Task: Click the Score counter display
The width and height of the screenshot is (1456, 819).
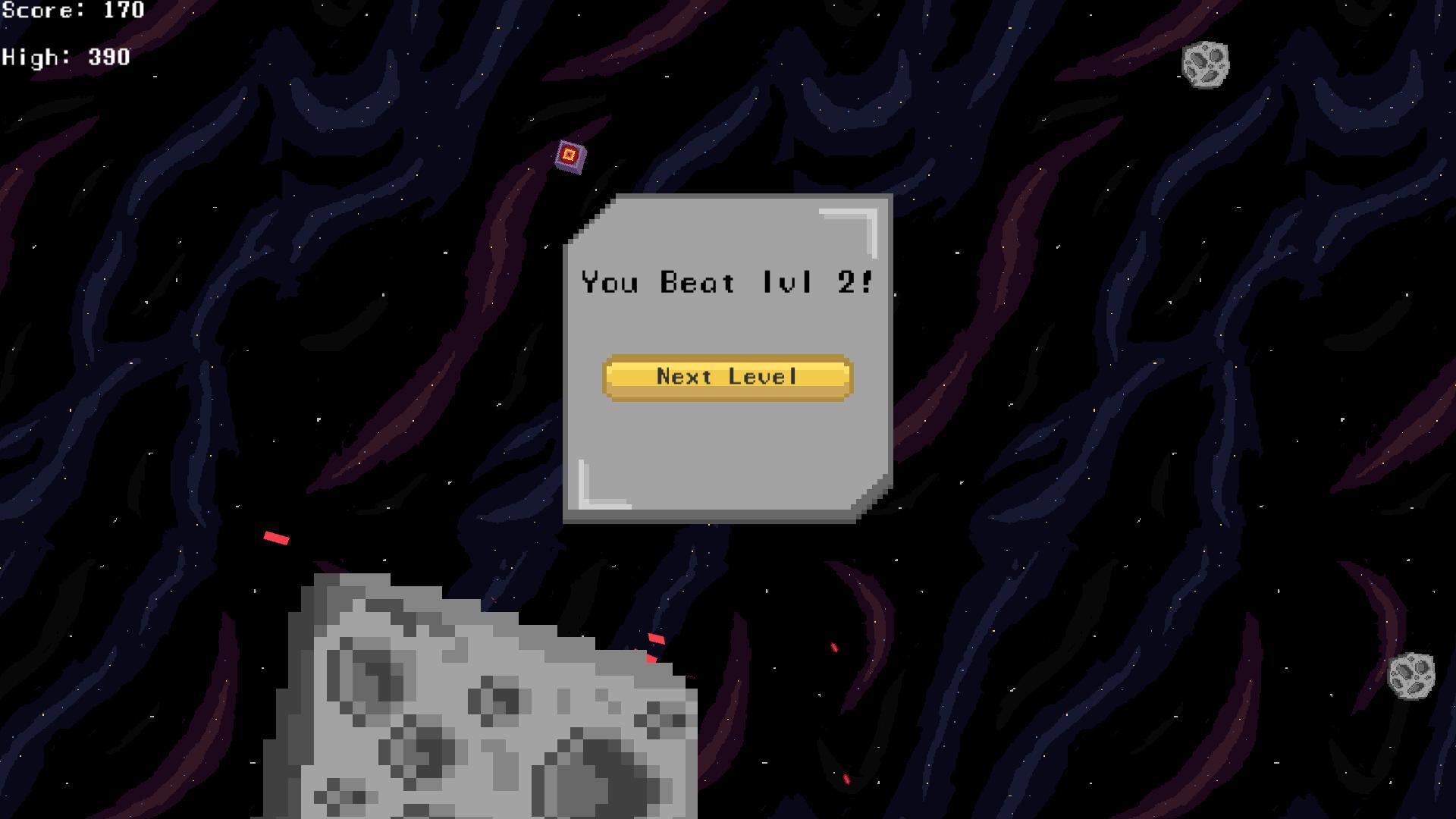Action: click(x=72, y=11)
